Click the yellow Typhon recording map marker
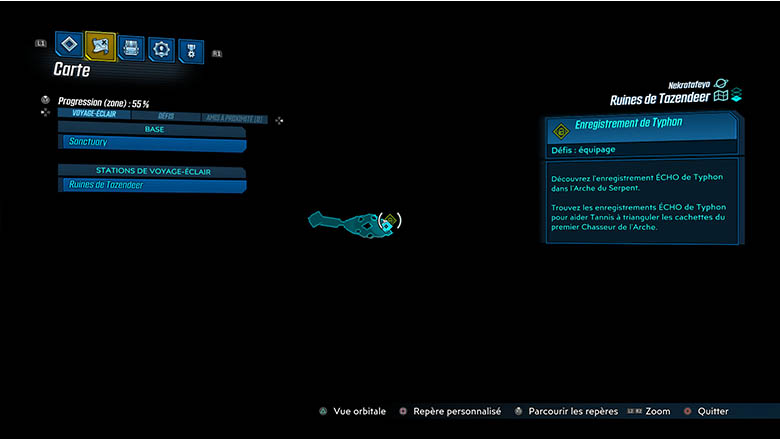The height and width of the screenshot is (439, 780). click(x=390, y=220)
